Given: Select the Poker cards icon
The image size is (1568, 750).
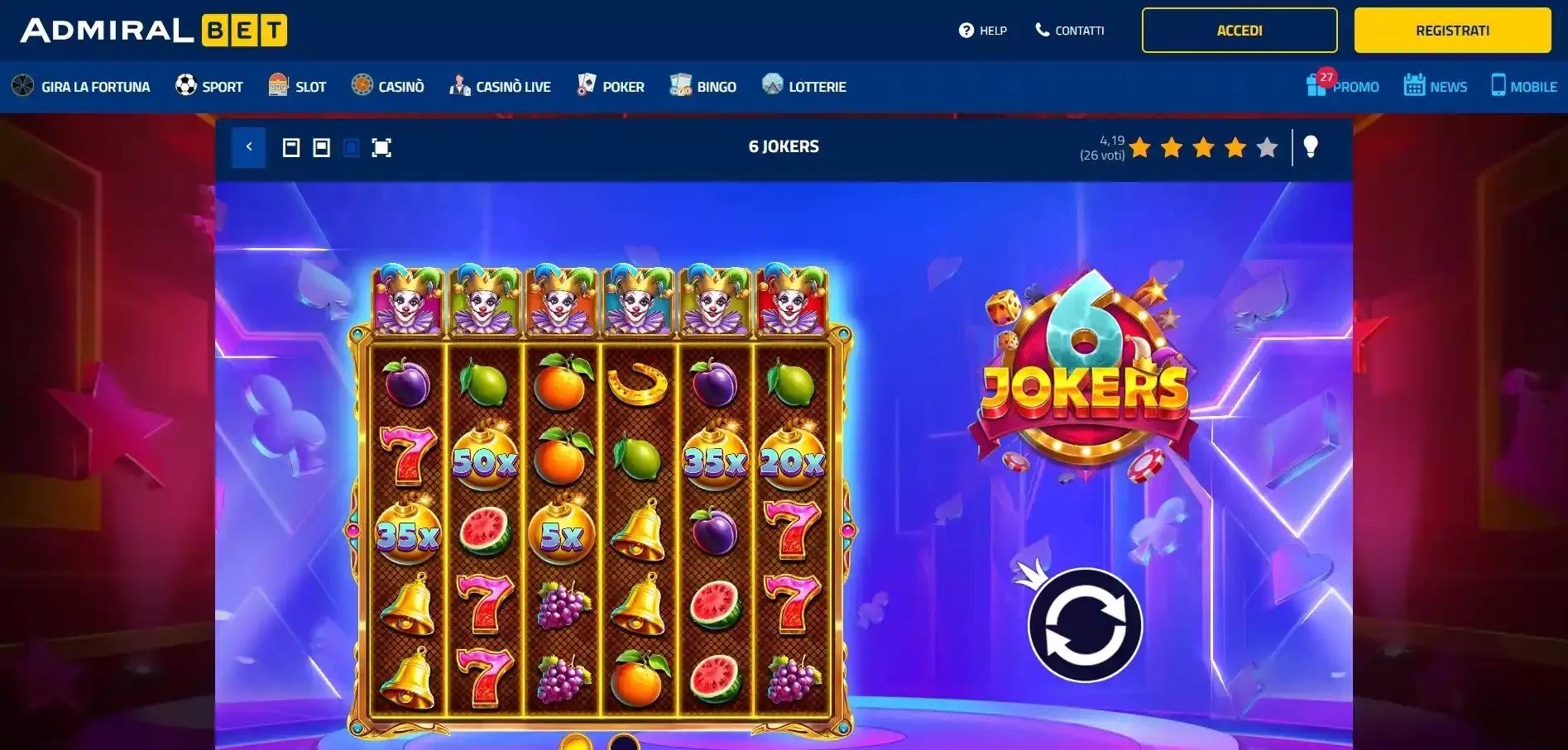Looking at the screenshot, I should click(587, 84).
